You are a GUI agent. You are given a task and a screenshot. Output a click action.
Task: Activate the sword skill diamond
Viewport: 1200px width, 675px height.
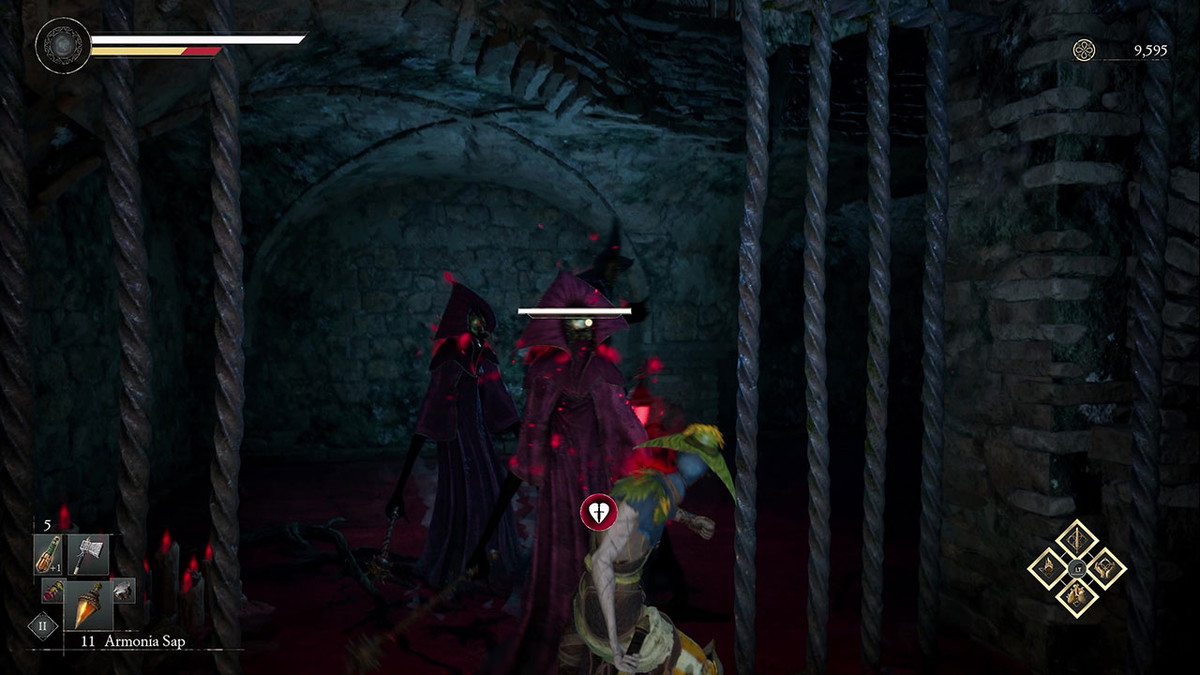pos(1077,541)
